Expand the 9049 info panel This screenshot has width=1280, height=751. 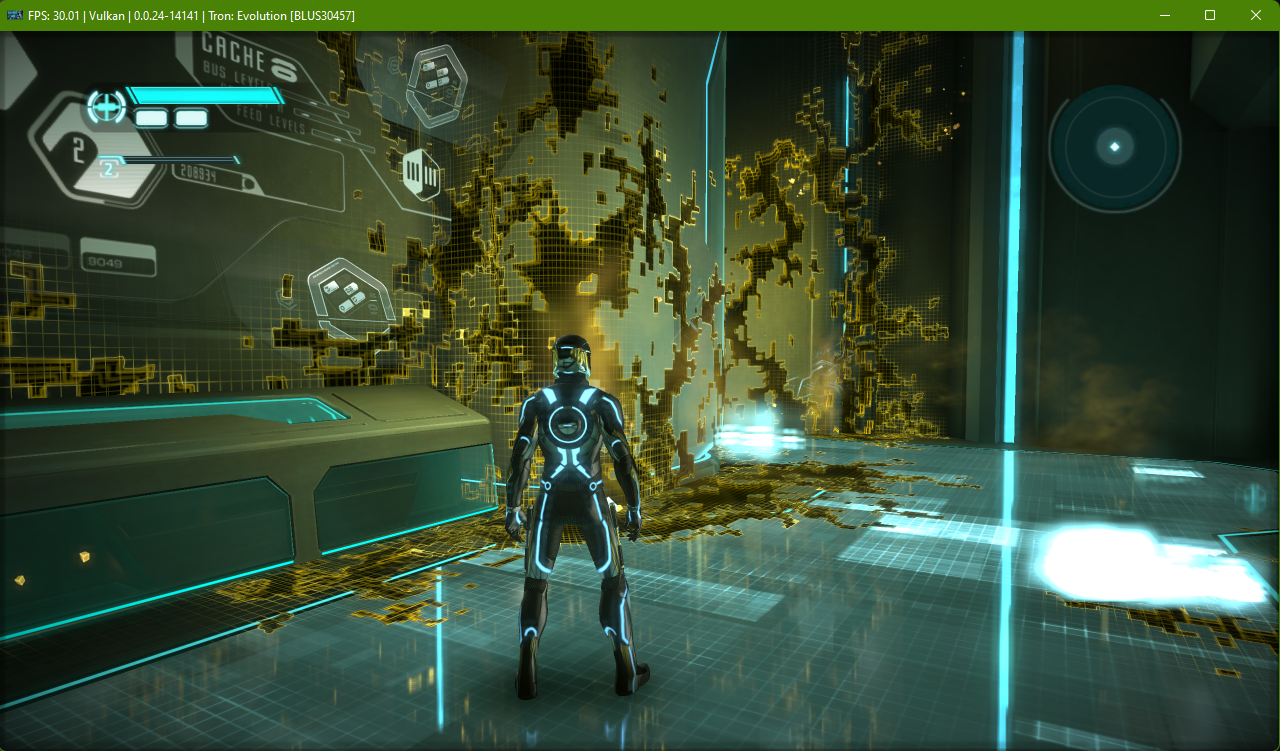pyautogui.click(x=103, y=261)
